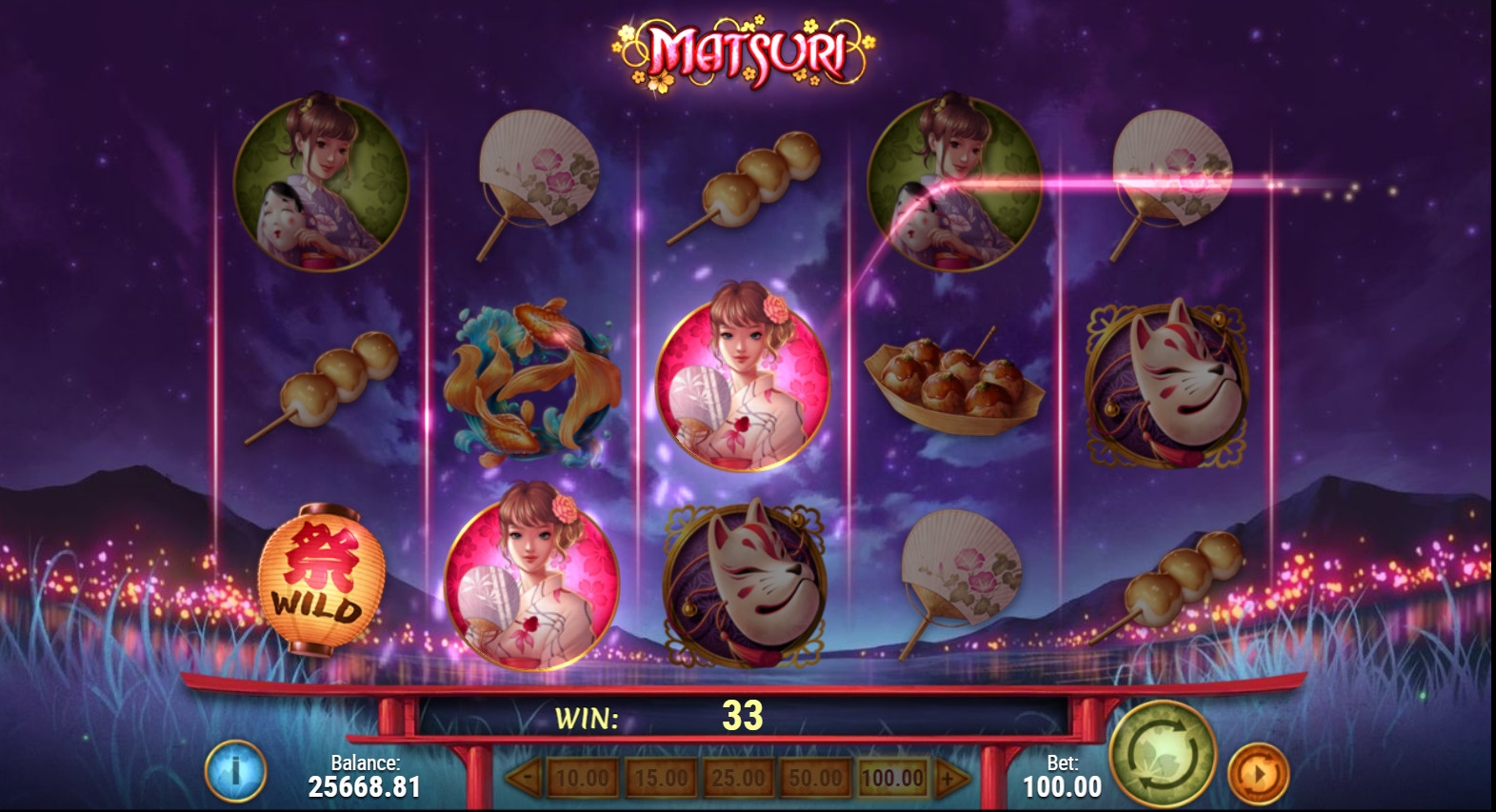Decrease bet with the minus arrow
The width and height of the screenshot is (1496, 812).
click(x=524, y=779)
